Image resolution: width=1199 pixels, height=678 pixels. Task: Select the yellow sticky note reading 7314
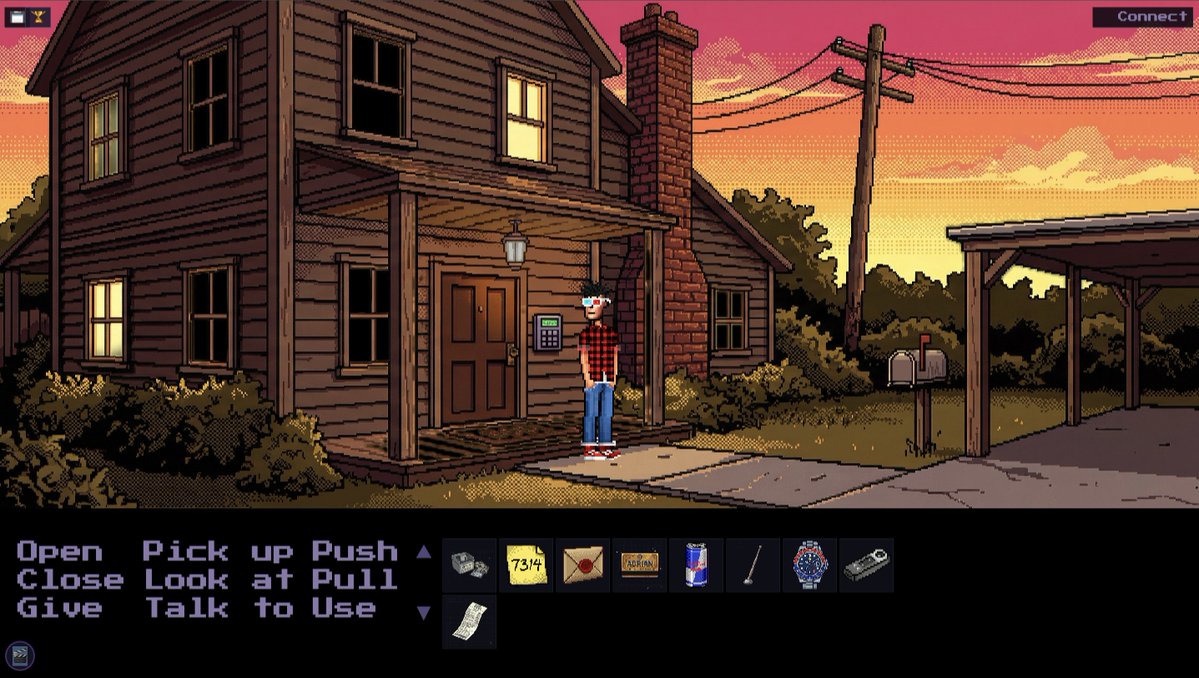[526, 565]
